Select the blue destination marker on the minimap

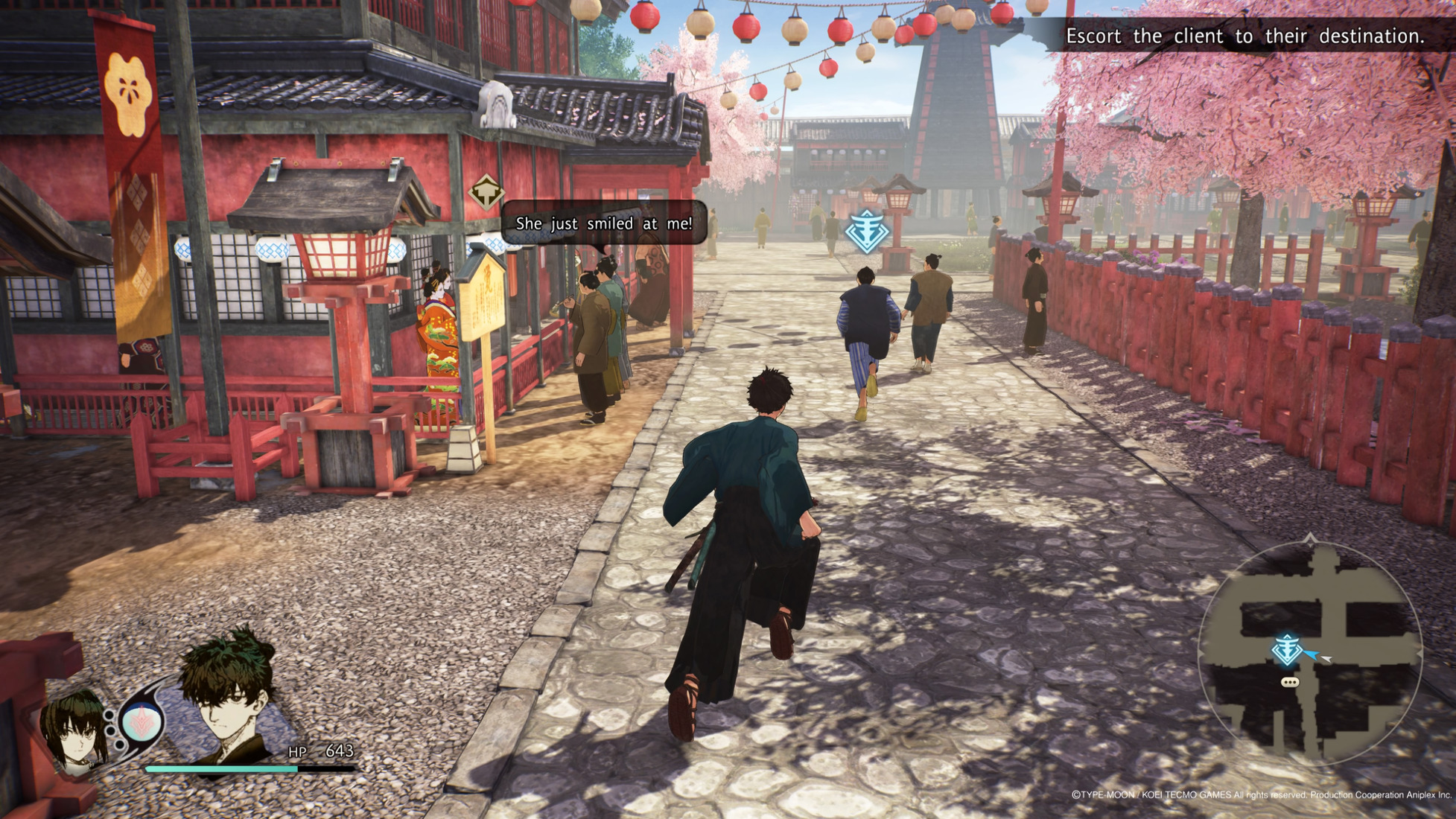coord(1287,650)
